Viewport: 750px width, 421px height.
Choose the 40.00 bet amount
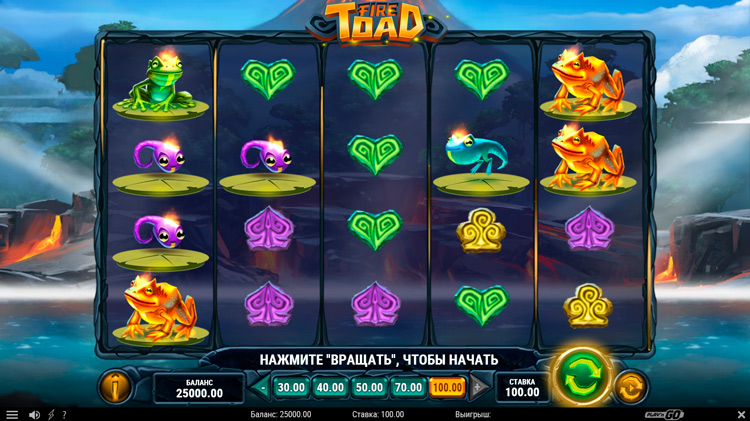coord(330,387)
